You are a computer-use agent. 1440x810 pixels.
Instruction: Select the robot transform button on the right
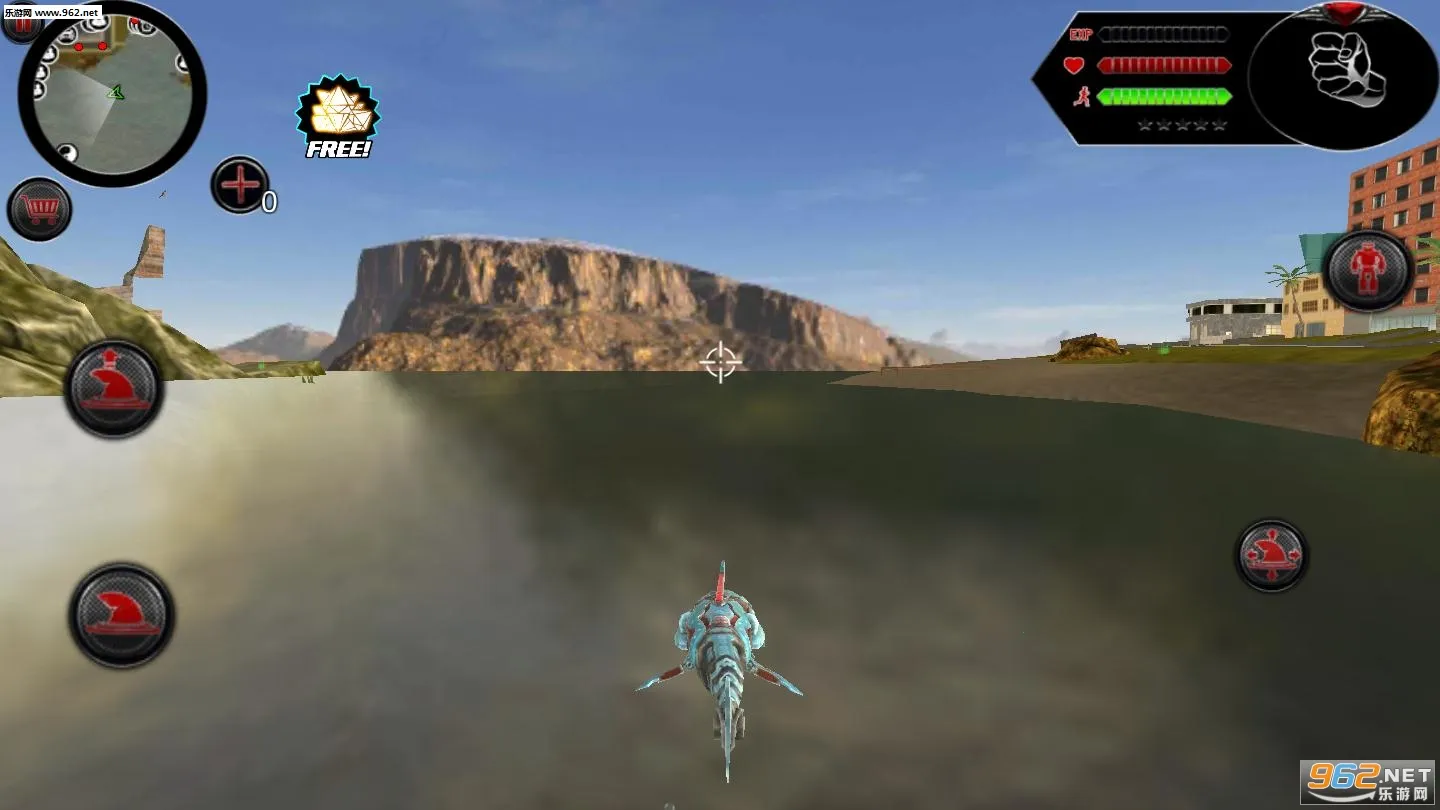pos(1367,270)
